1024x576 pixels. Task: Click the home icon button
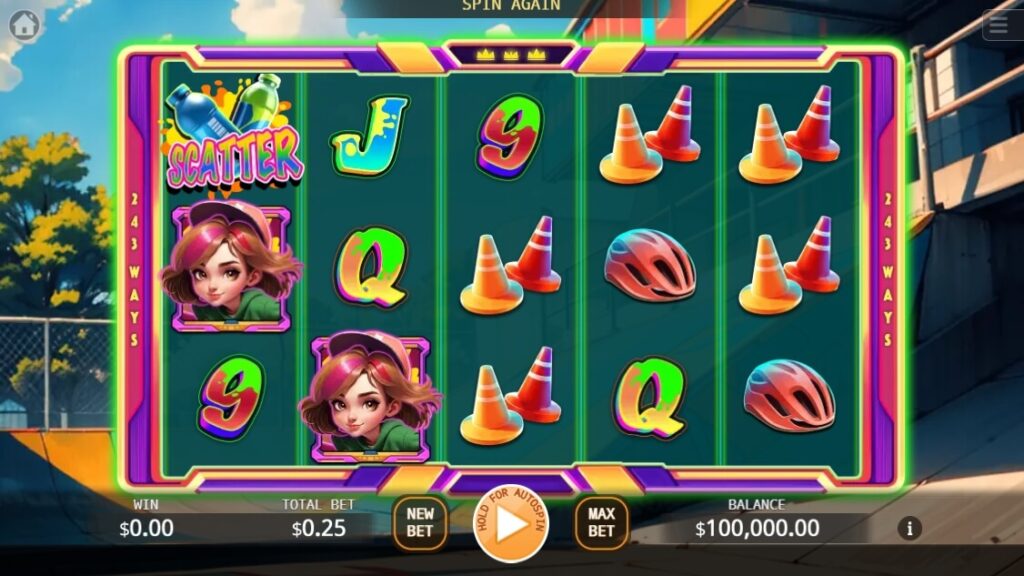(24, 25)
